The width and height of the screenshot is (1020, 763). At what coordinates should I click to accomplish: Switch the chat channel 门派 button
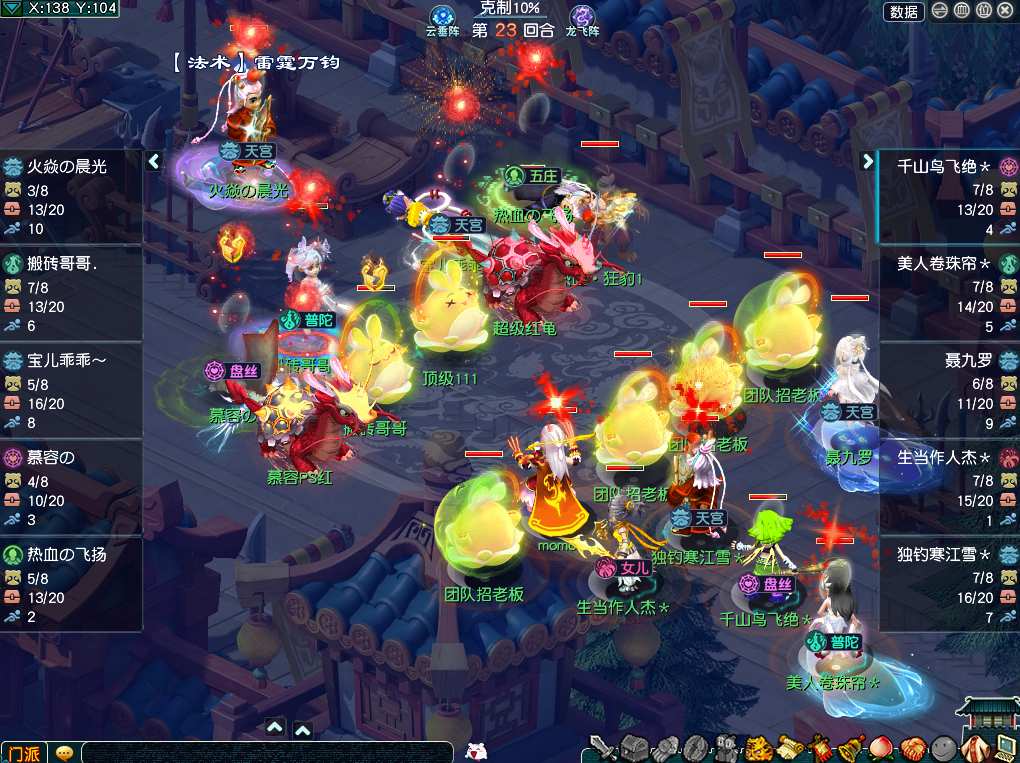[x=23, y=752]
